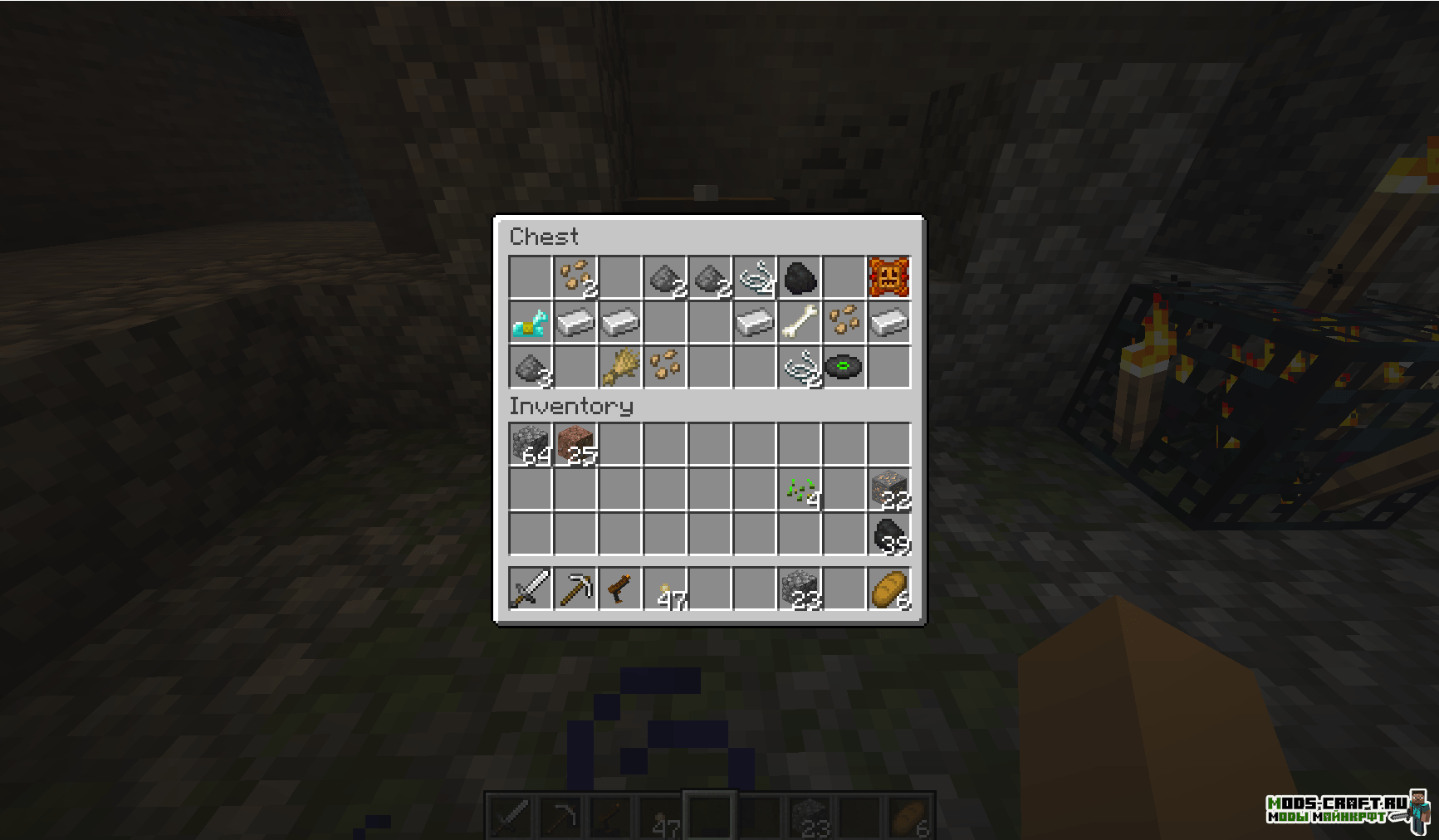Select the 64 cobblestone stack

(x=531, y=445)
